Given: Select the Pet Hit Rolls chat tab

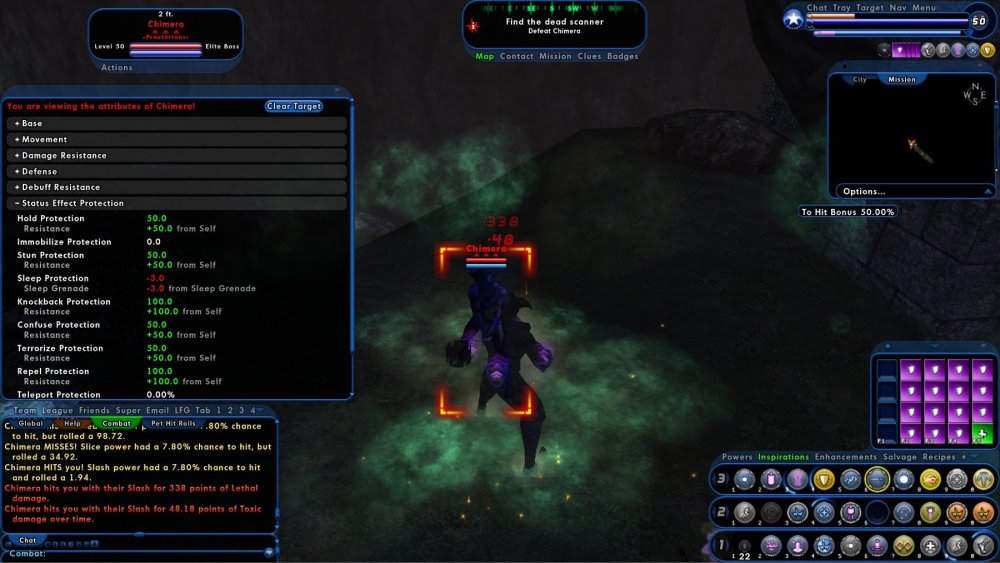Looking at the screenshot, I should tap(173, 423).
